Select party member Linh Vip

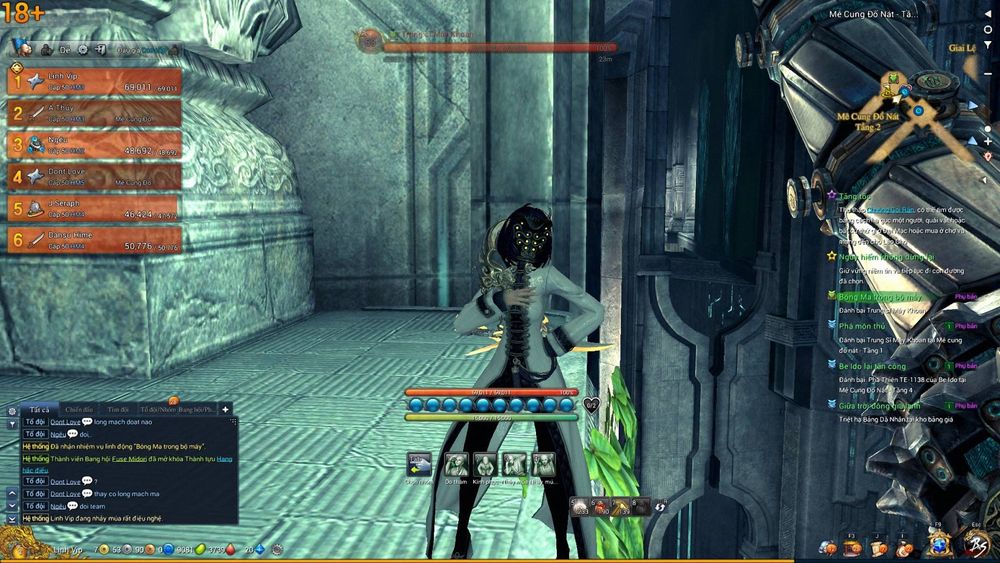[x=95, y=81]
